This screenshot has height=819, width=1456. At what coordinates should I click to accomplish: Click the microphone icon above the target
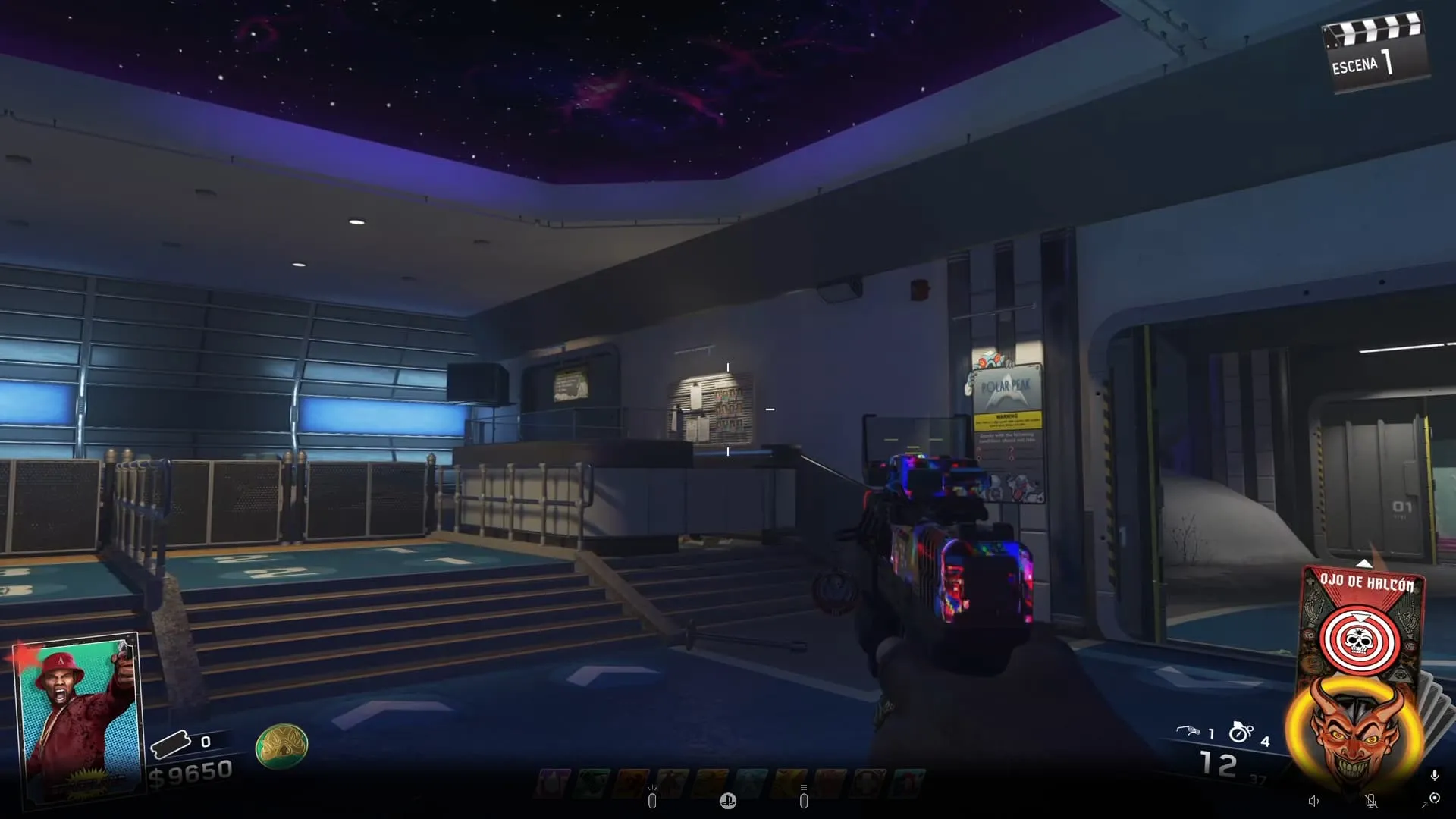(x=1434, y=775)
